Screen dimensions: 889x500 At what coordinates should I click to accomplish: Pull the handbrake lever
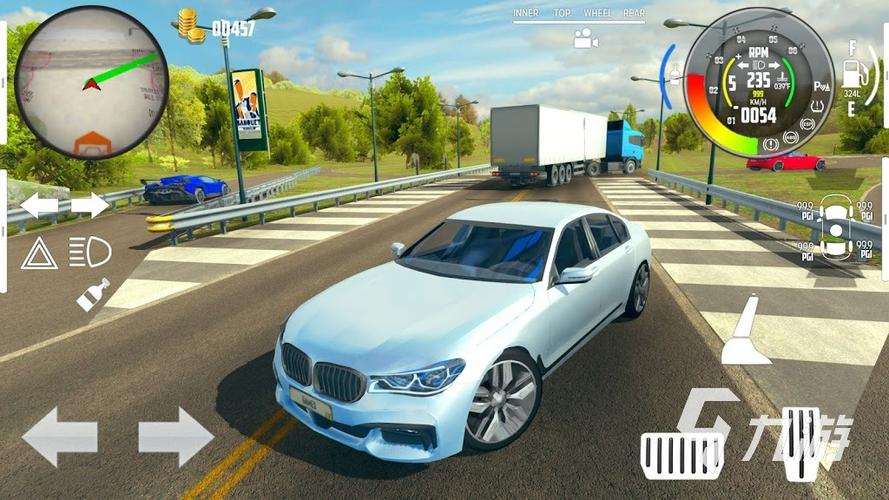tap(745, 332)
